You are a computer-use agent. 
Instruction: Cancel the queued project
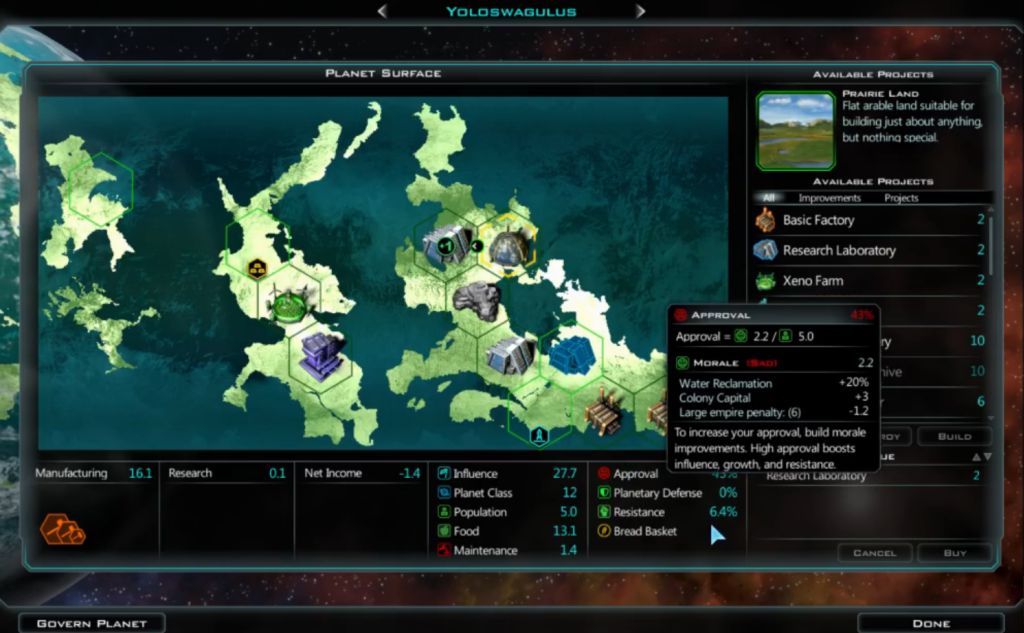pos(873,553)
